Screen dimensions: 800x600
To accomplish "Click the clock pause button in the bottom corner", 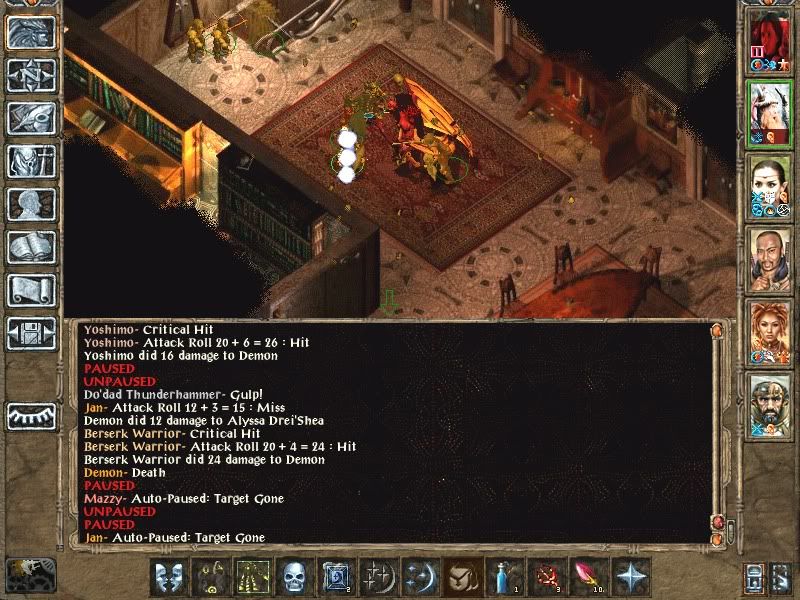I will [x=28, y=574].
